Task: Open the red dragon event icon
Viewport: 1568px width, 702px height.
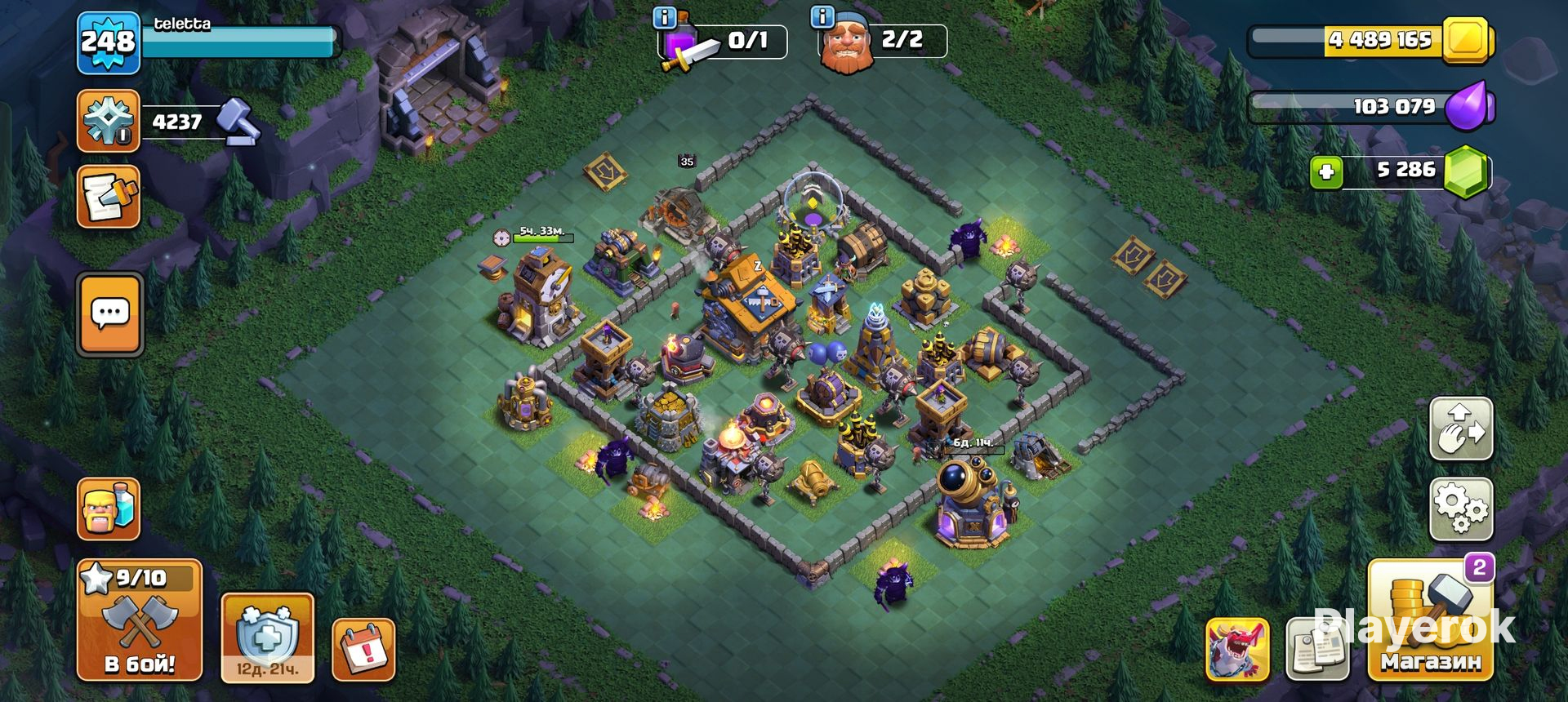Action: (1237, 650)
